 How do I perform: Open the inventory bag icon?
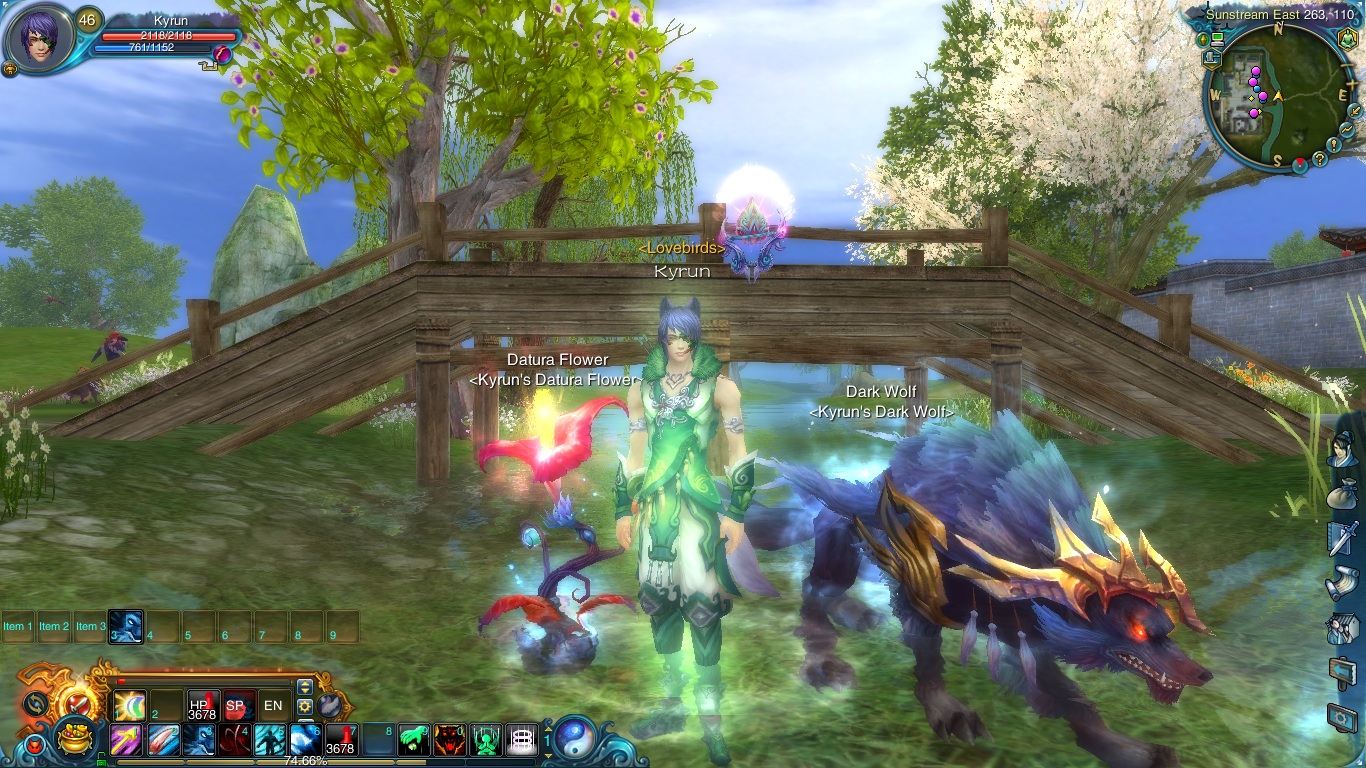tap(1342, 495)
